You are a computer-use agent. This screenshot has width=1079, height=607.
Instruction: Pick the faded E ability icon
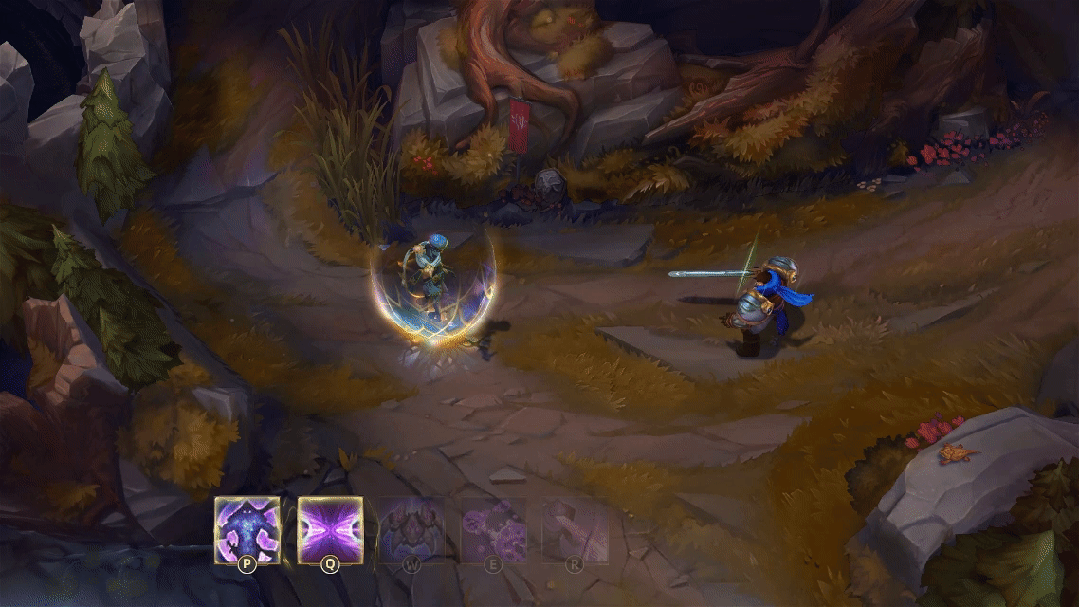[x=493, y=529]
